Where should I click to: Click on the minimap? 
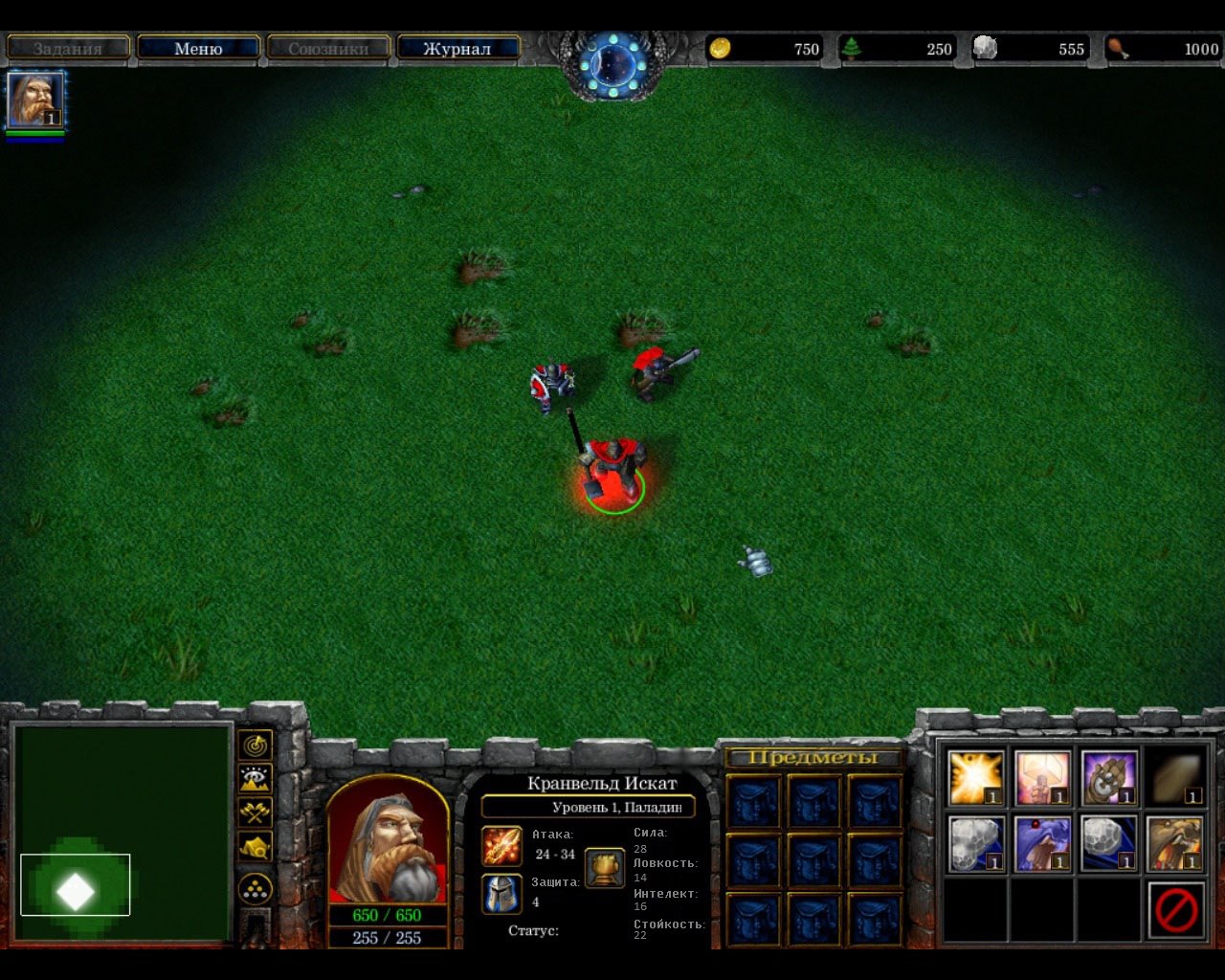pyautogui.click(x=122, y=831)
